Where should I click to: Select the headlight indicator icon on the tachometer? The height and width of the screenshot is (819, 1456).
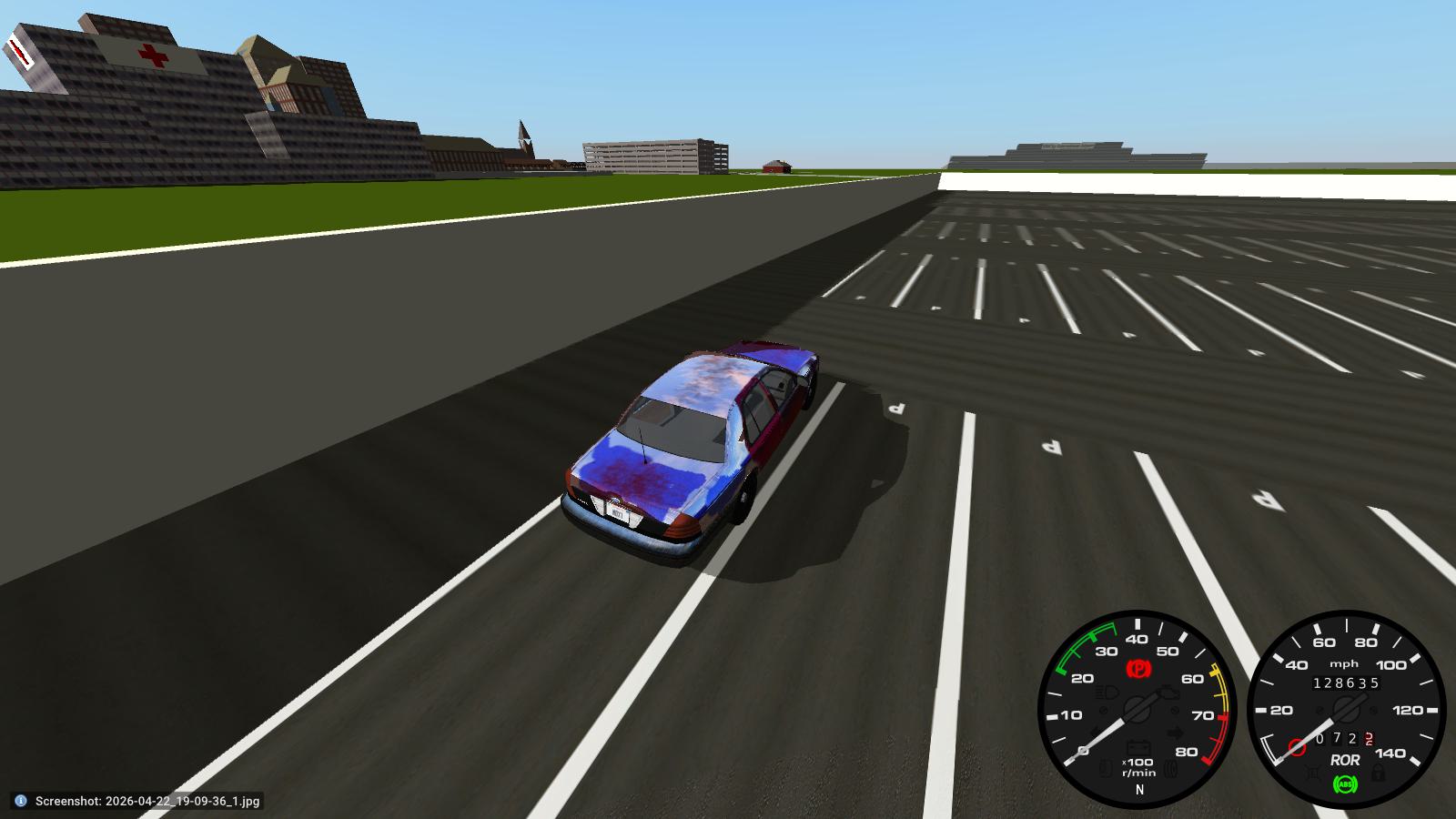1104,693
